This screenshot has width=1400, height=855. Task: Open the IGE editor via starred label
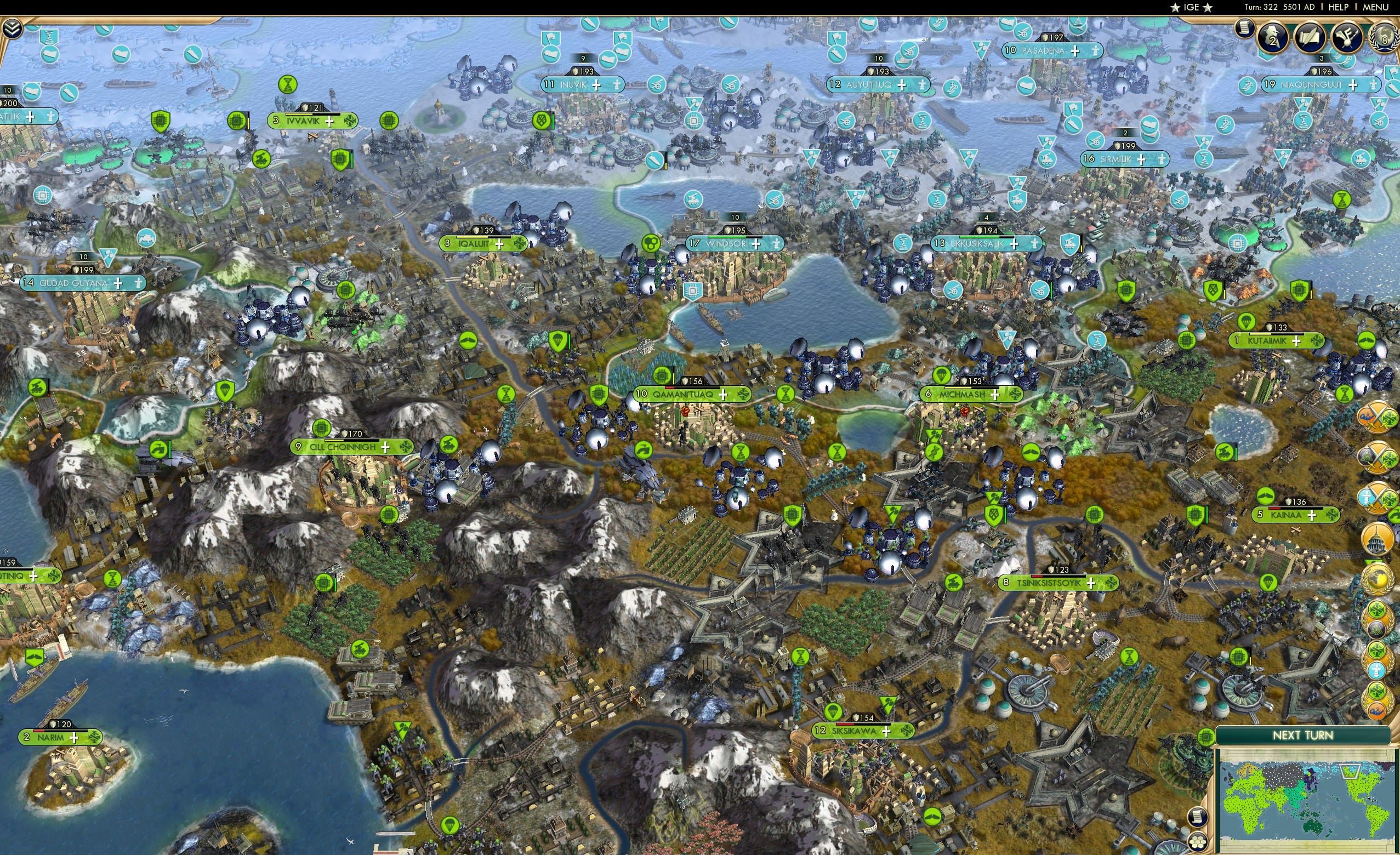pos(1191,7)
